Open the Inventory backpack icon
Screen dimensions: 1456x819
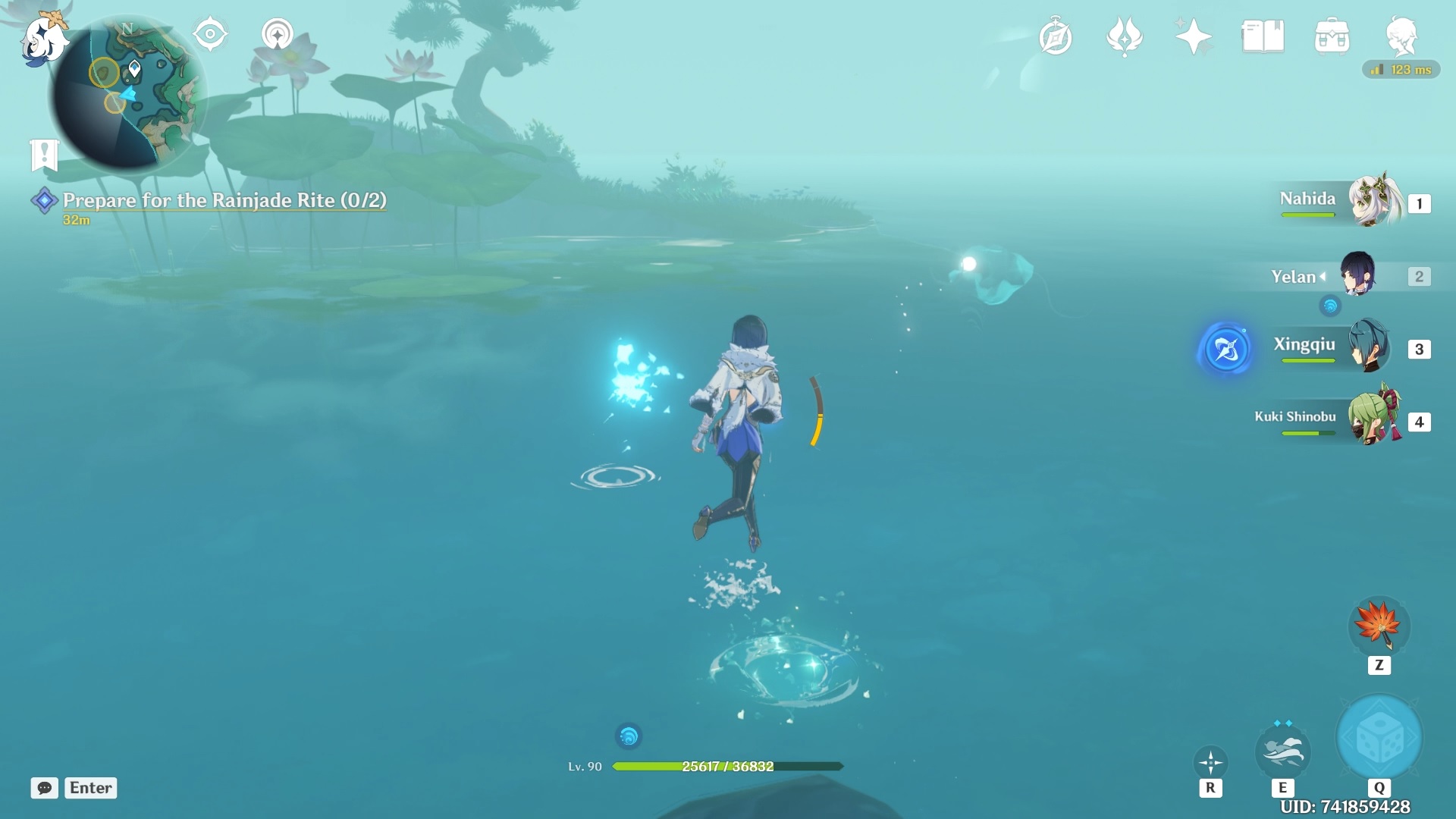point(1334,36)
